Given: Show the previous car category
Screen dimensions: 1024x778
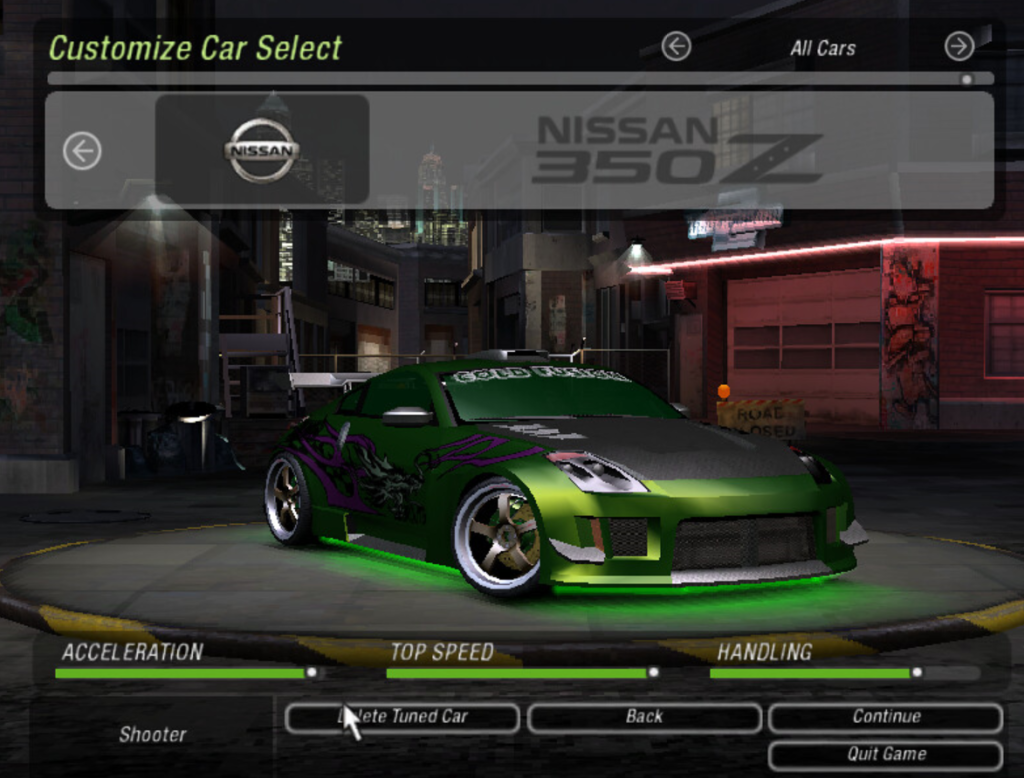Looking at the screenshot, I should (x=676, y=46).
